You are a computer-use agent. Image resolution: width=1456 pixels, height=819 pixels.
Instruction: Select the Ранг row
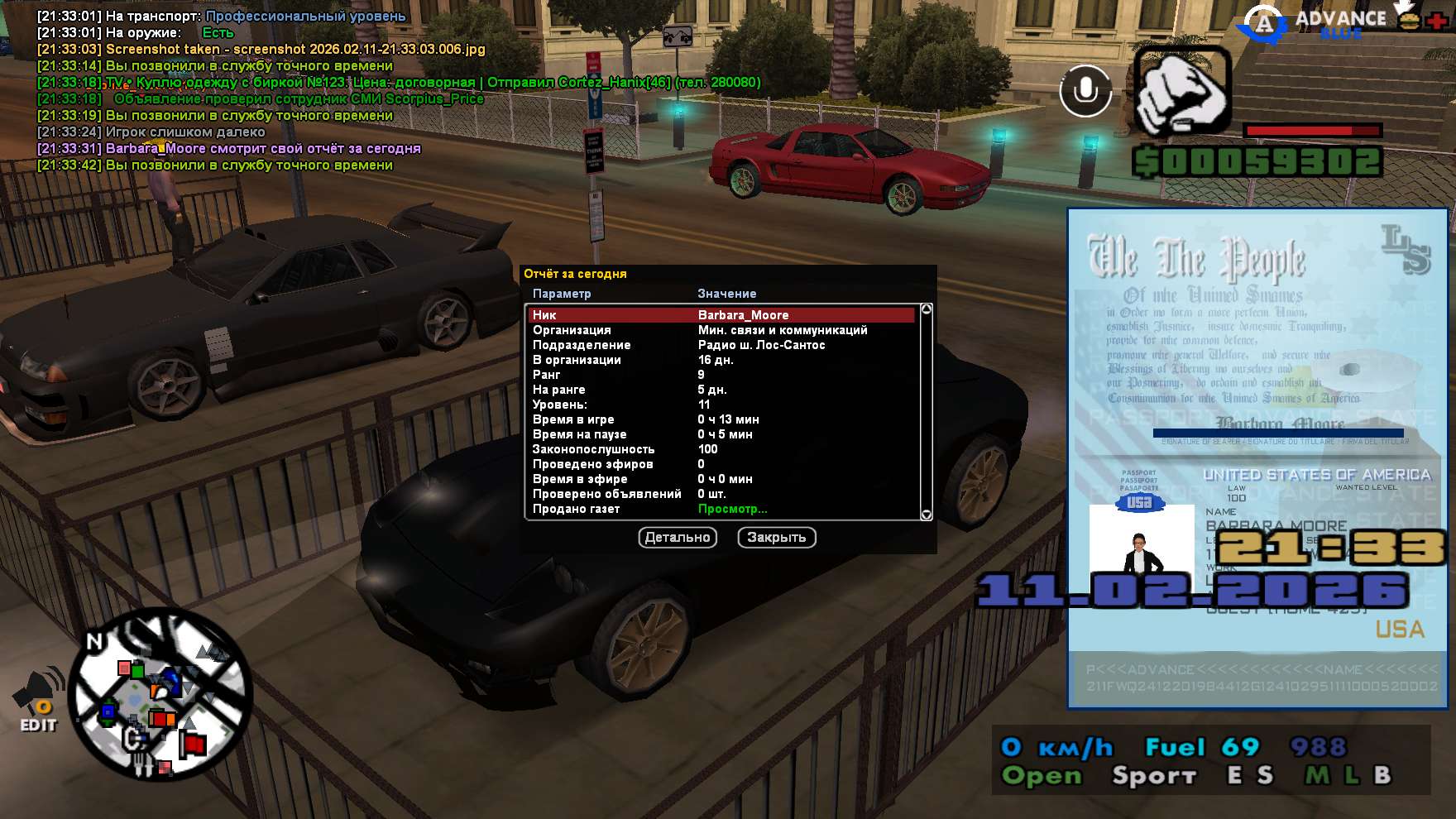pos(721,375)
